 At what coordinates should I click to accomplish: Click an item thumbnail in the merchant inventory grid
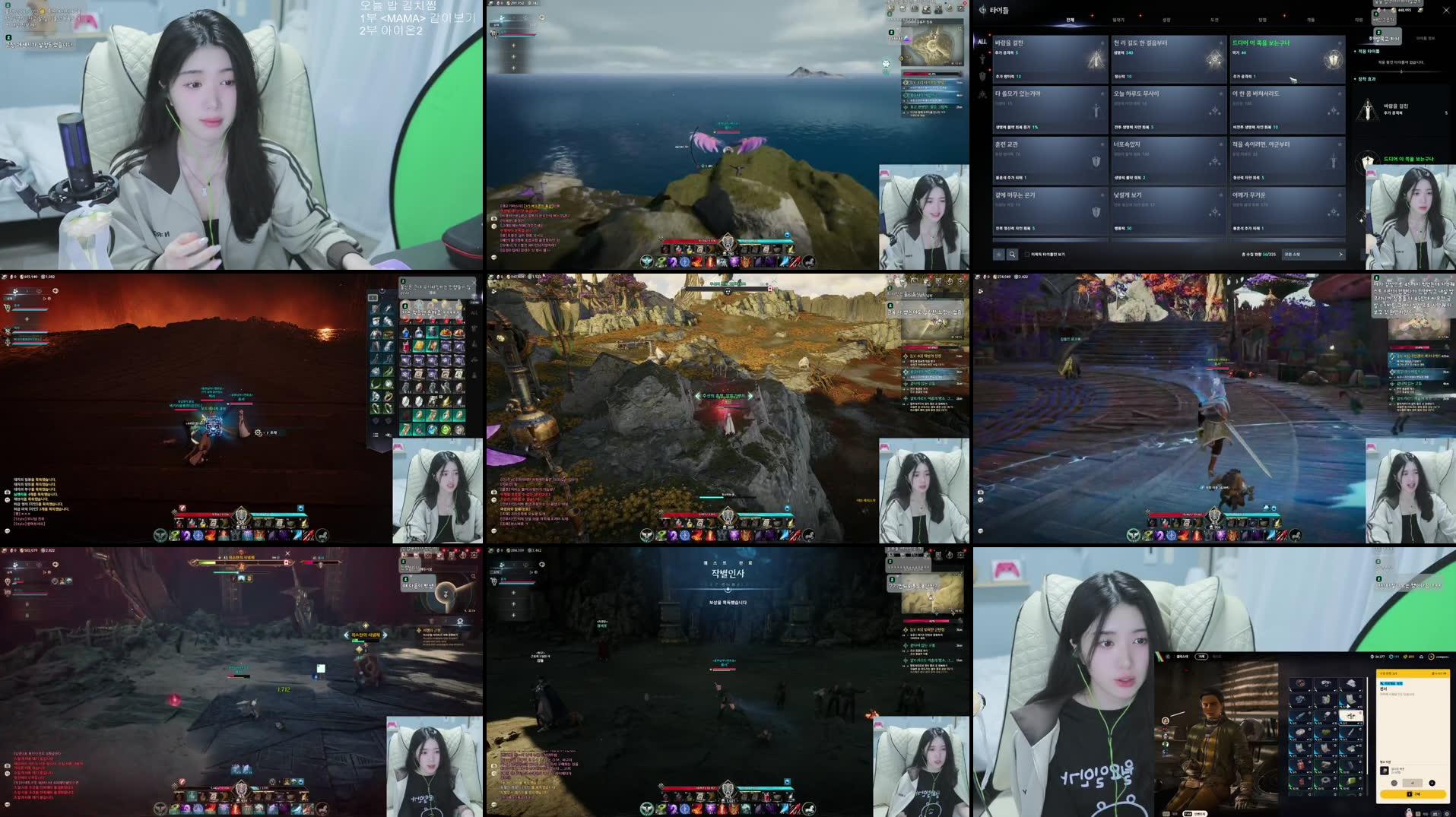click(x=1300, y=699)
